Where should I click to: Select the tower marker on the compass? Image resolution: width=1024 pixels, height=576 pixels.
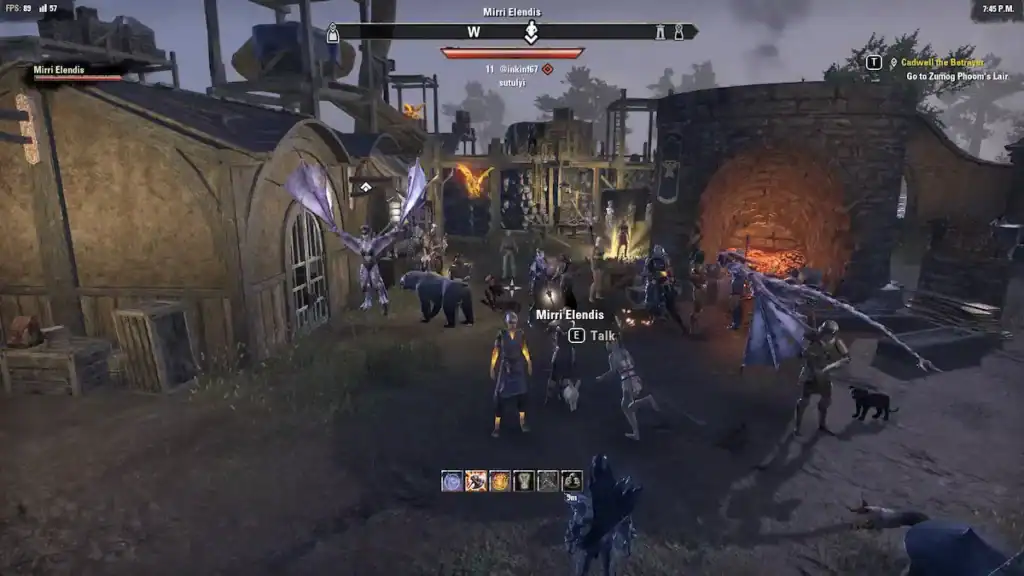coord(660,33)
